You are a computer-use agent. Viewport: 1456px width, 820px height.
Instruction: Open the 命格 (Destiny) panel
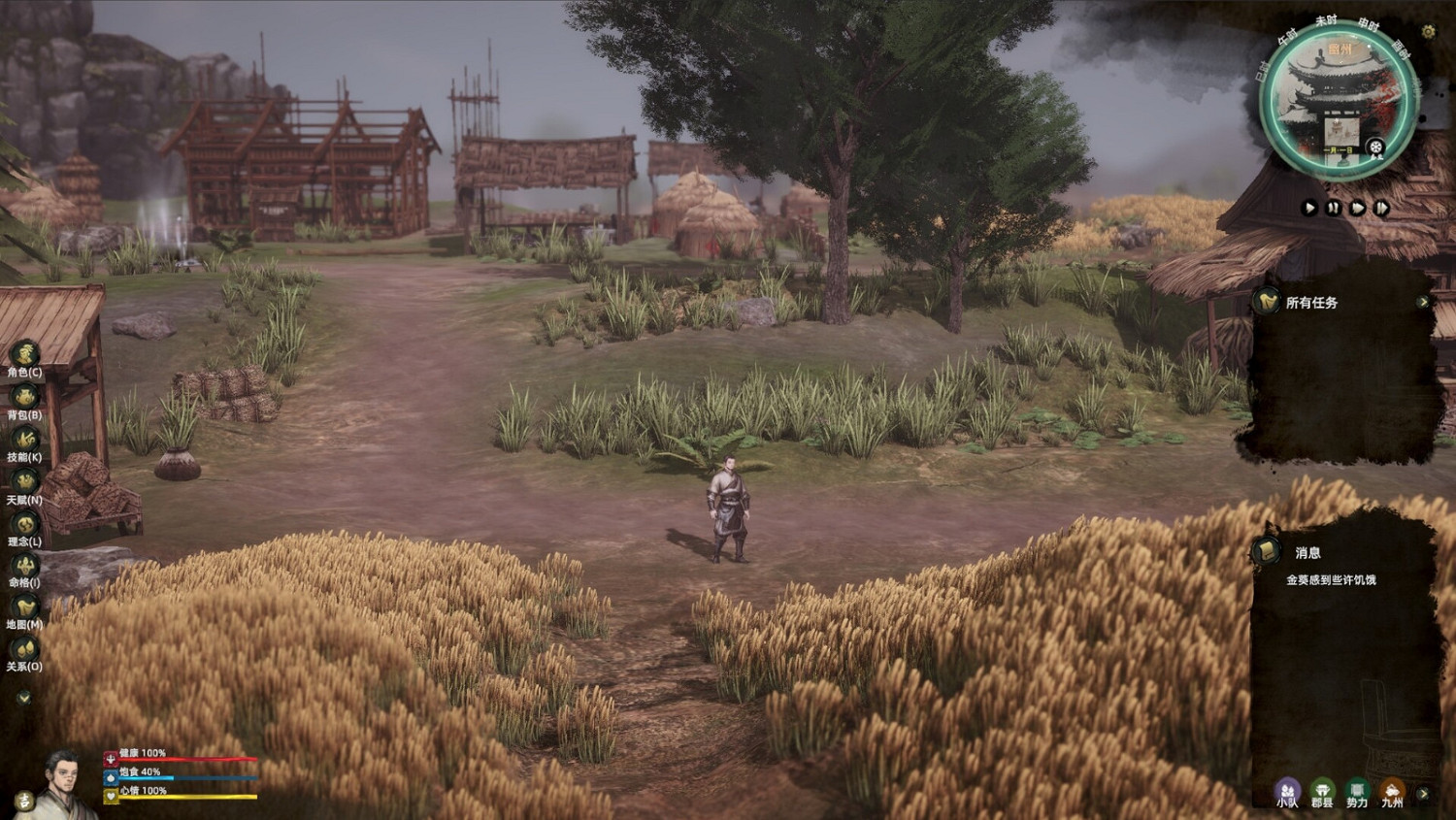pos(26,566)
